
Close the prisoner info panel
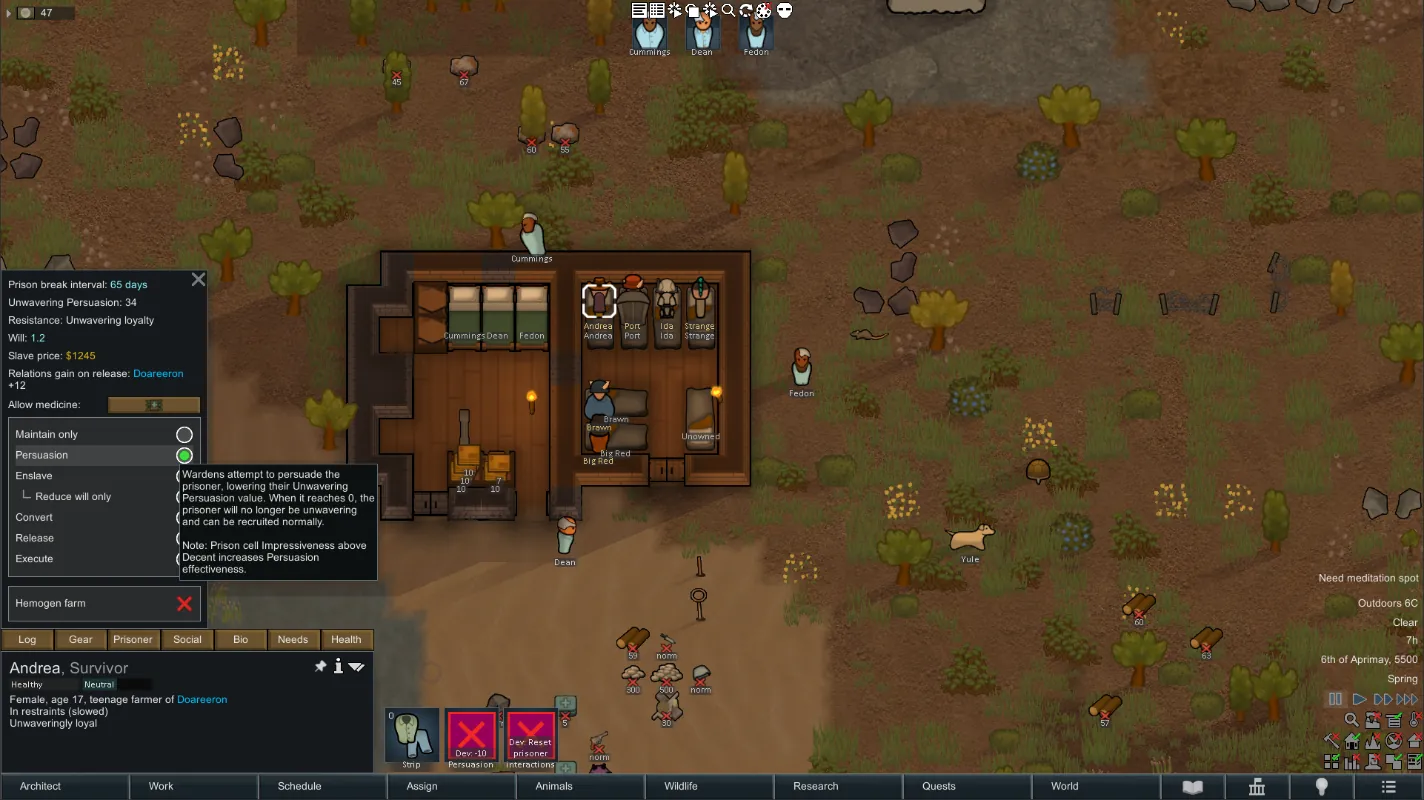coord(198,280)
